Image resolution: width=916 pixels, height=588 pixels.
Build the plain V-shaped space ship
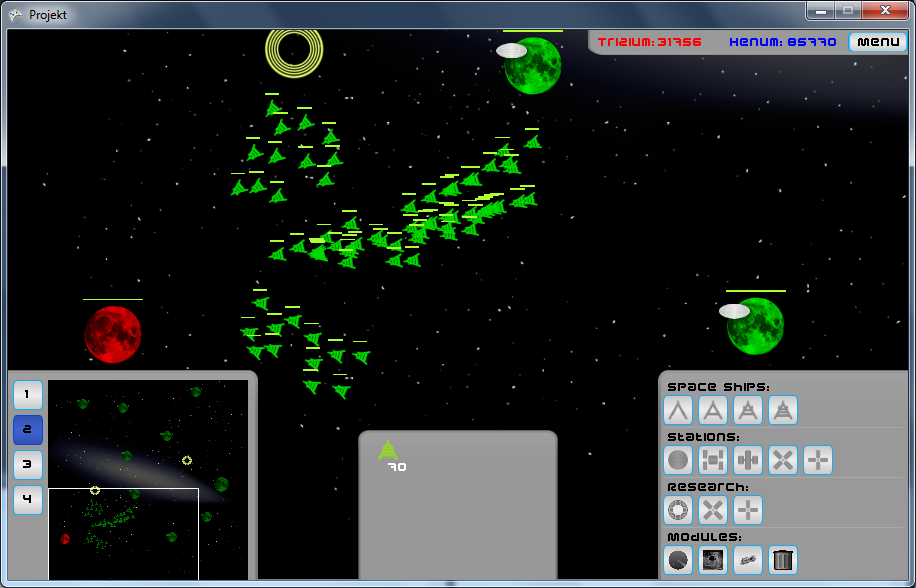pos(679,410)
